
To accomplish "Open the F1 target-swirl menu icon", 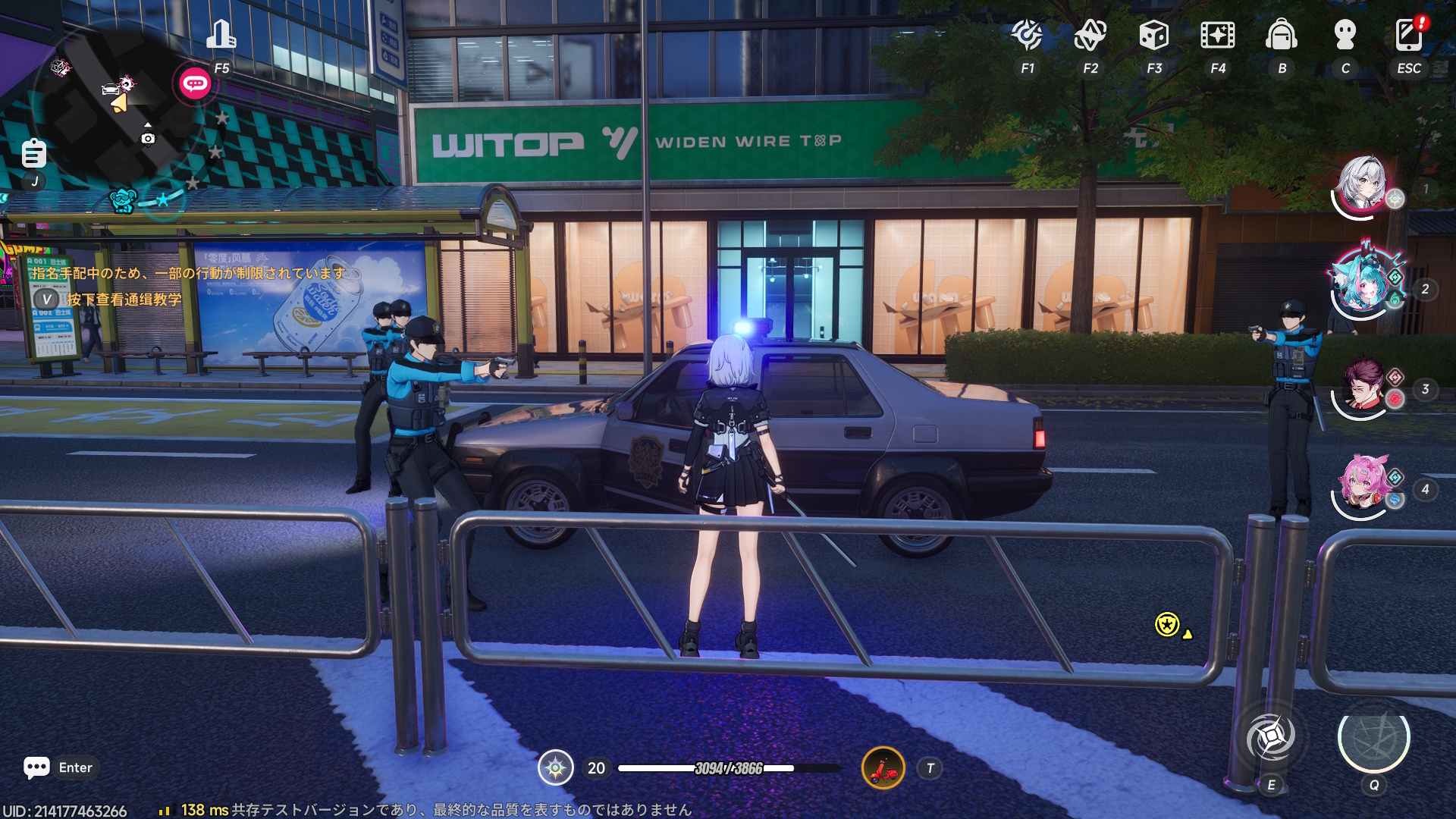I will 1027,35.
